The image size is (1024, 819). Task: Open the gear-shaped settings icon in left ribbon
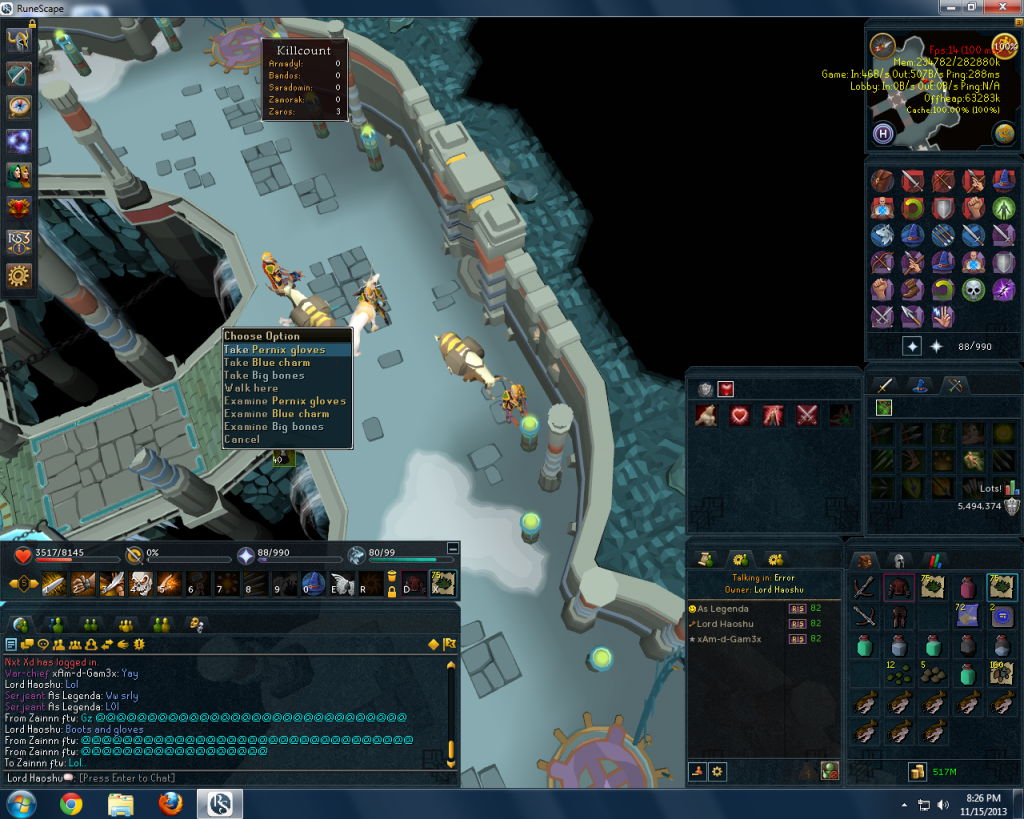coord(19,275)
